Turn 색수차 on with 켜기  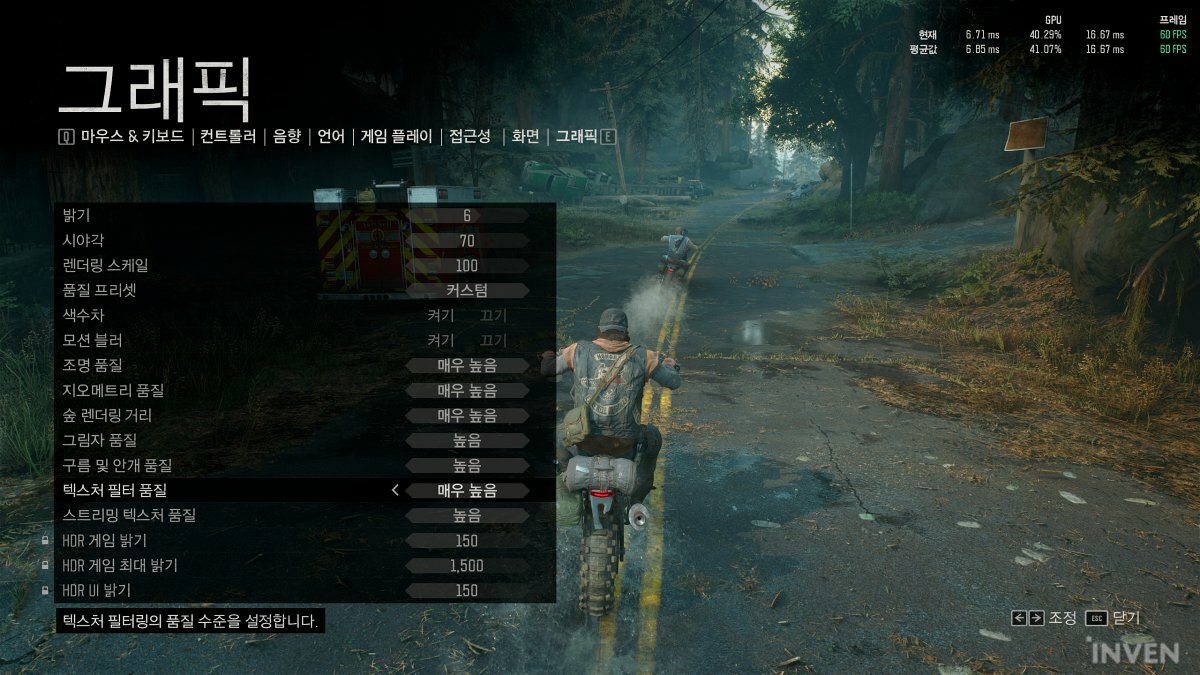point(440,315)
